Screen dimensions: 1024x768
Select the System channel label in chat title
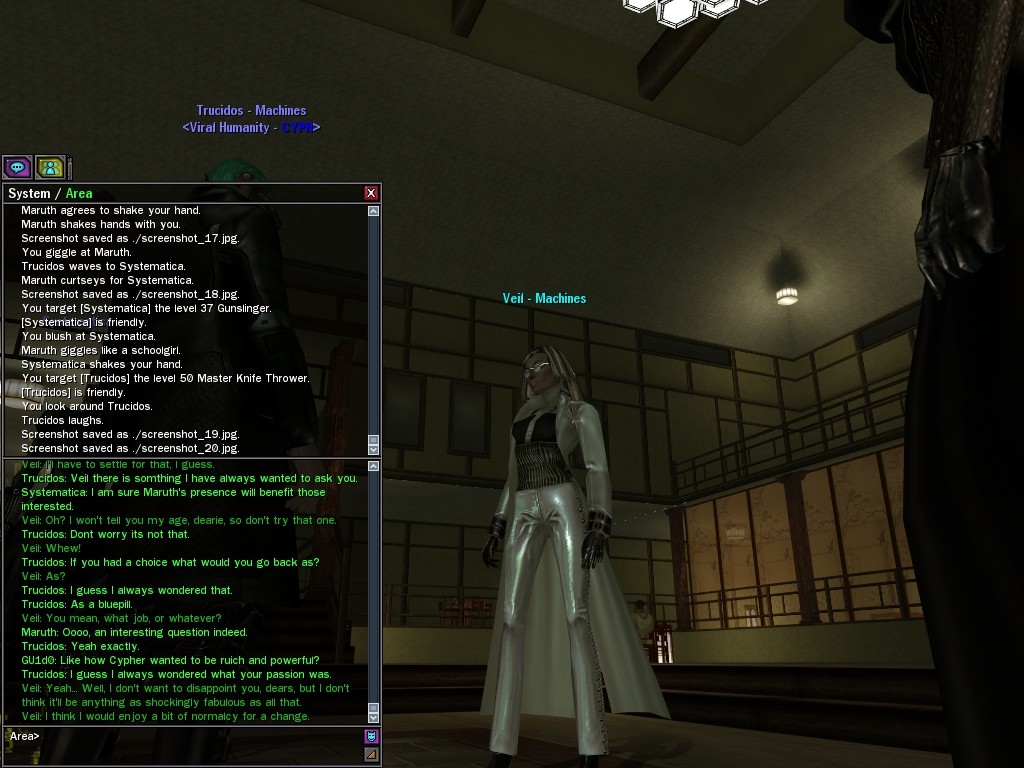(x=29, y=193)
